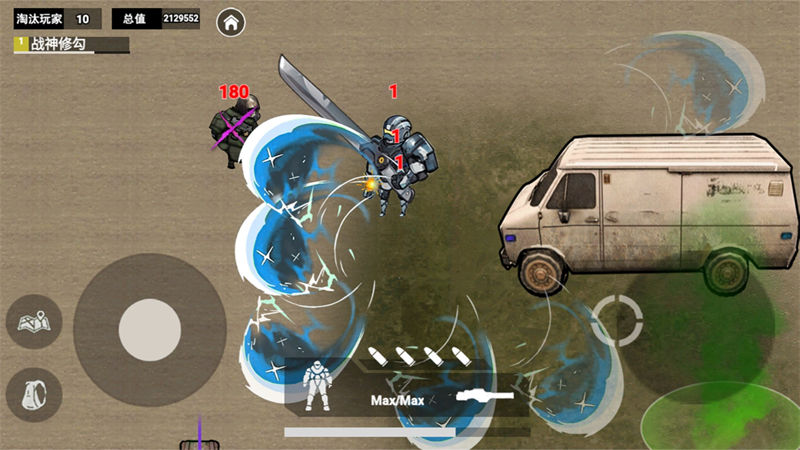Open the backpack inventory
Image resolution: width=800 pixels, height=450 pixels.
point(34,394)
